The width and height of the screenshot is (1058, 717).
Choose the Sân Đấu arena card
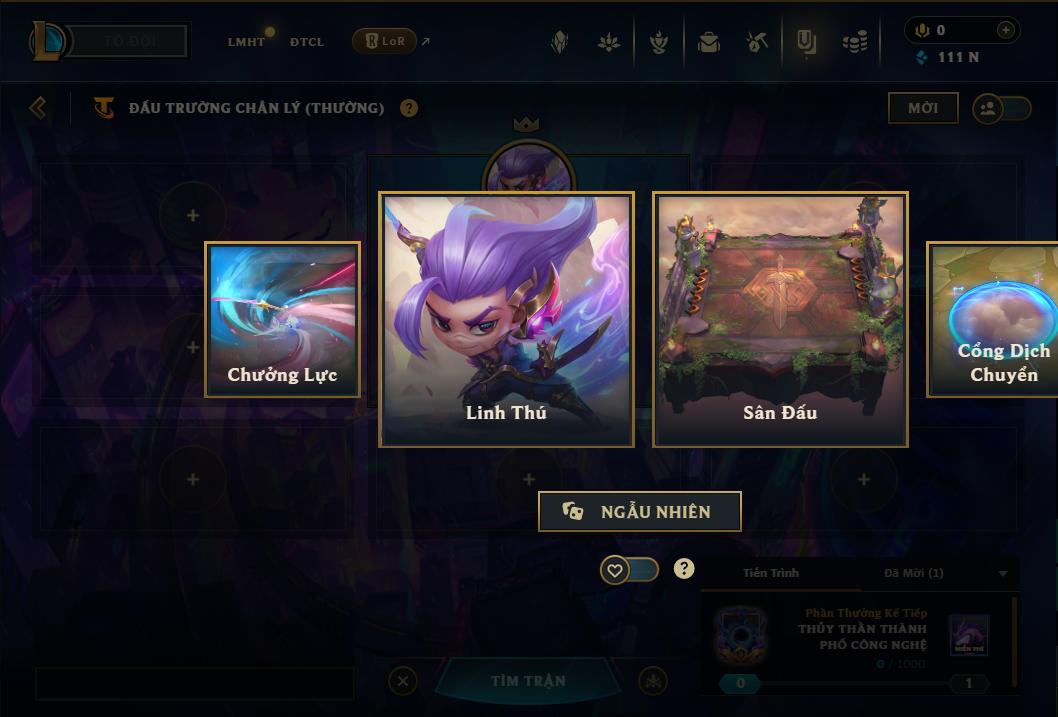point(780,319)
